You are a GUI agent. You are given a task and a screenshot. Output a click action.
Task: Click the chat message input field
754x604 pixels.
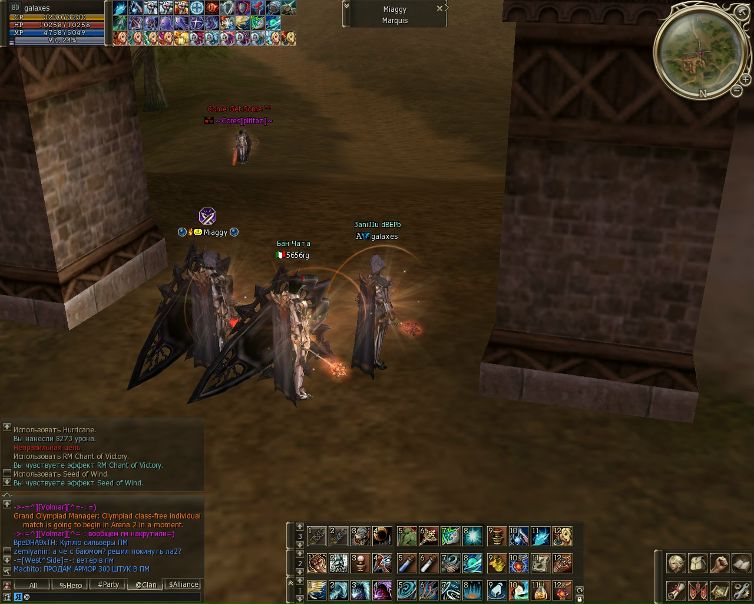click(x=110, y=596)
